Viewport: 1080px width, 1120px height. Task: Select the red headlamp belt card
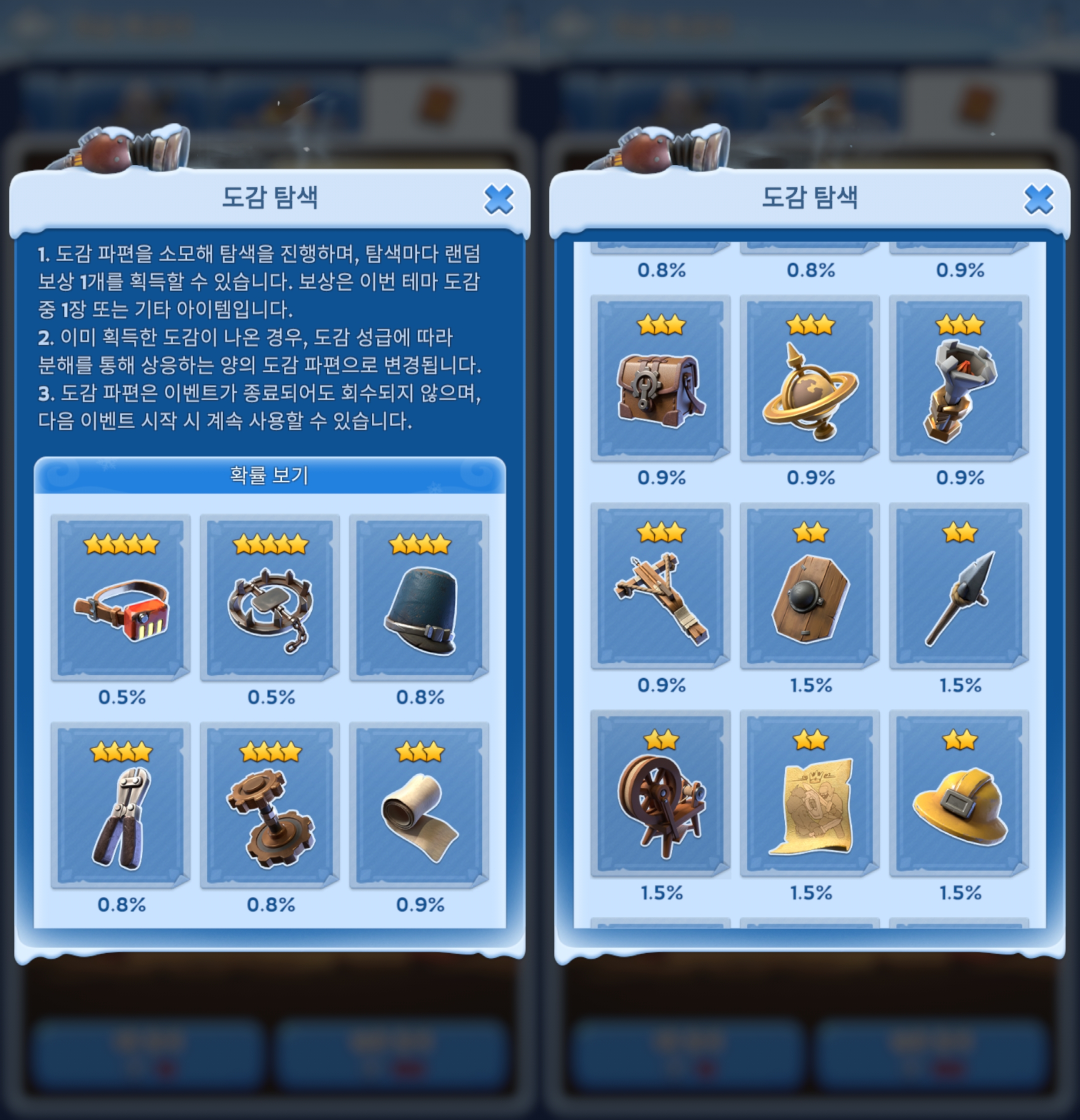pos(120,597)
